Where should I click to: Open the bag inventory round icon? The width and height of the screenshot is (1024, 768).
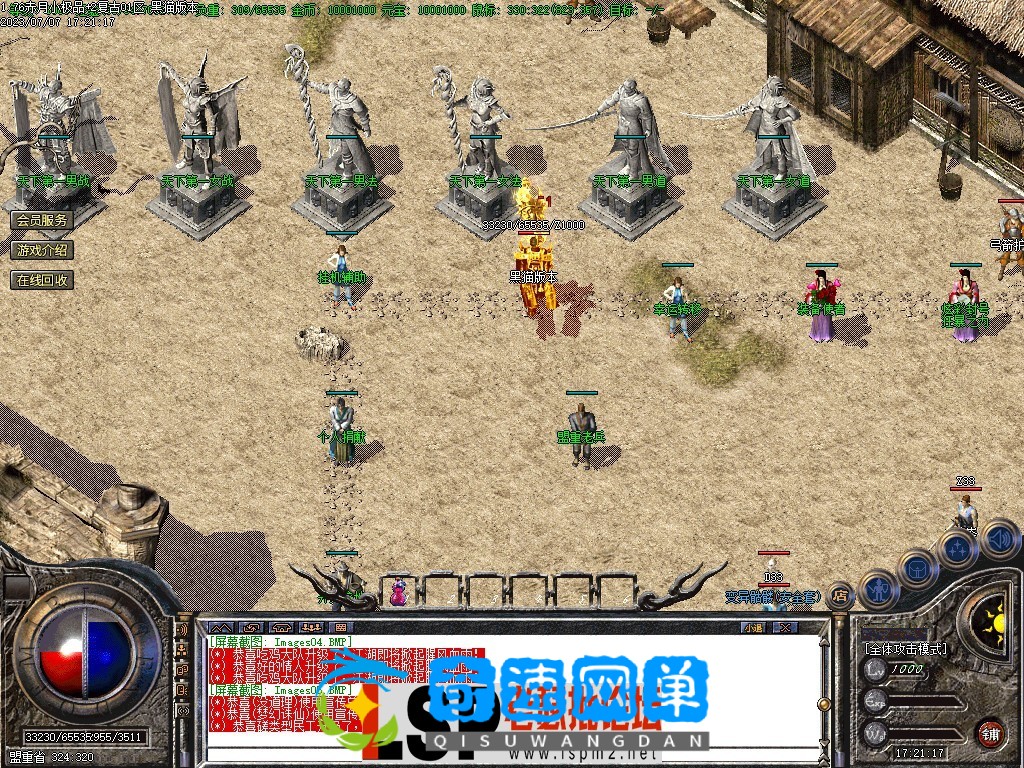pos(919,569)
